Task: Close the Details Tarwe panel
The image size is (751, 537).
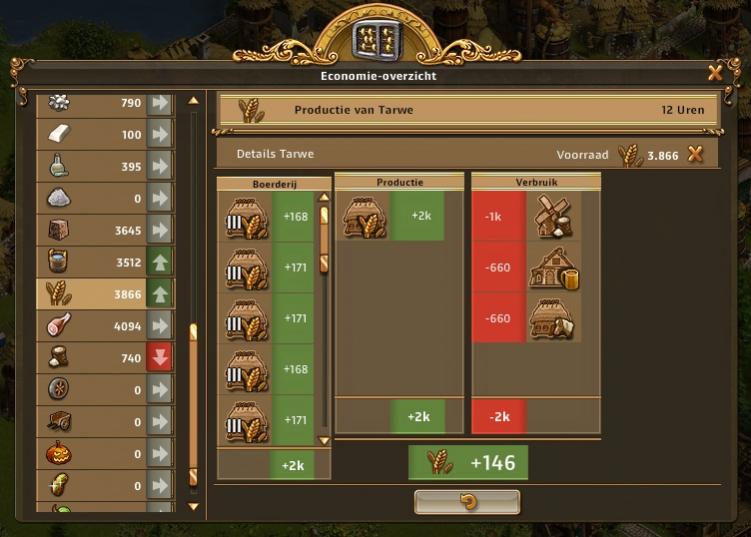Action: (696, 154)
